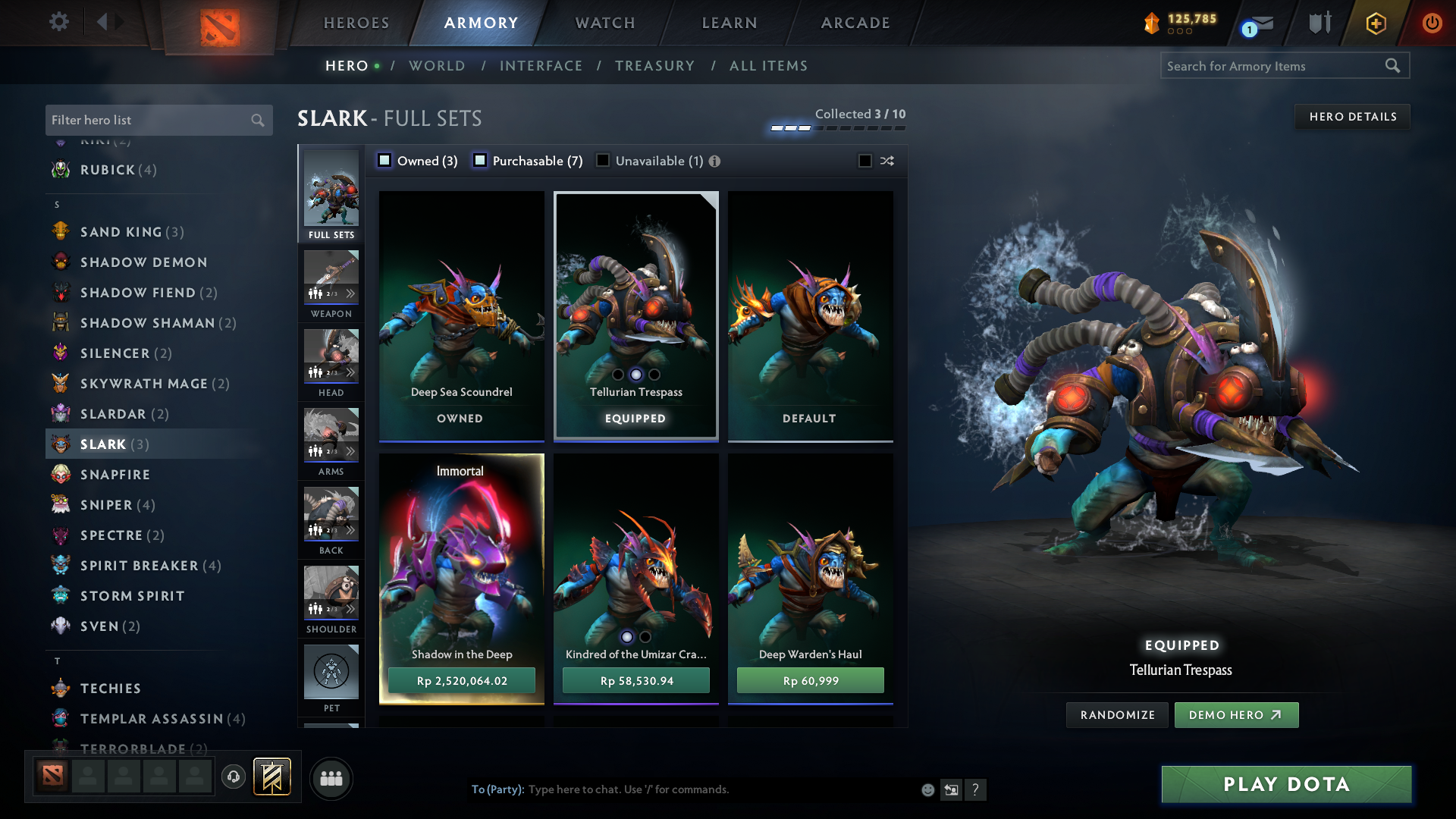This screenshot has width=1456, height=819.
Task: Check the Purchasable filter checkbox
Action: (x=479, y=160)
